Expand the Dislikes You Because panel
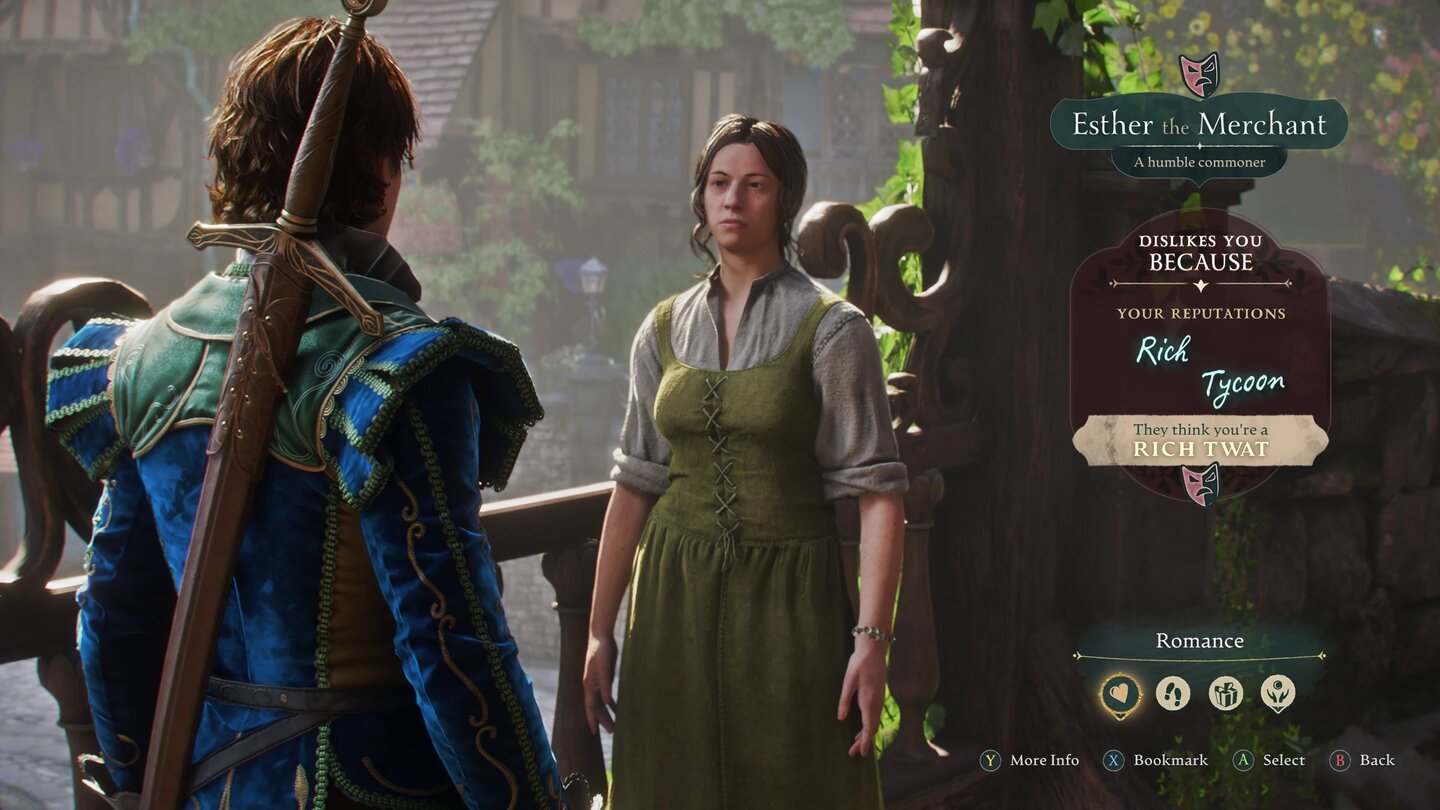Screen dimensions: 1440x810 1200,255
